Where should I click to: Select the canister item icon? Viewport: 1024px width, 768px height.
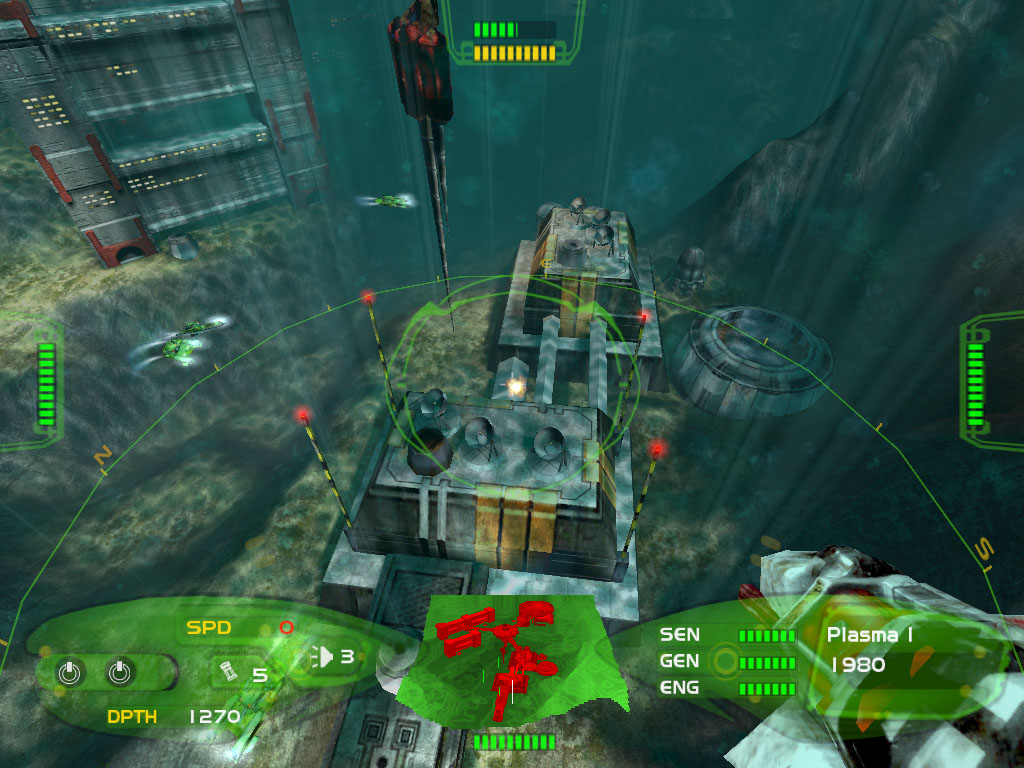(x=226, y=671)
